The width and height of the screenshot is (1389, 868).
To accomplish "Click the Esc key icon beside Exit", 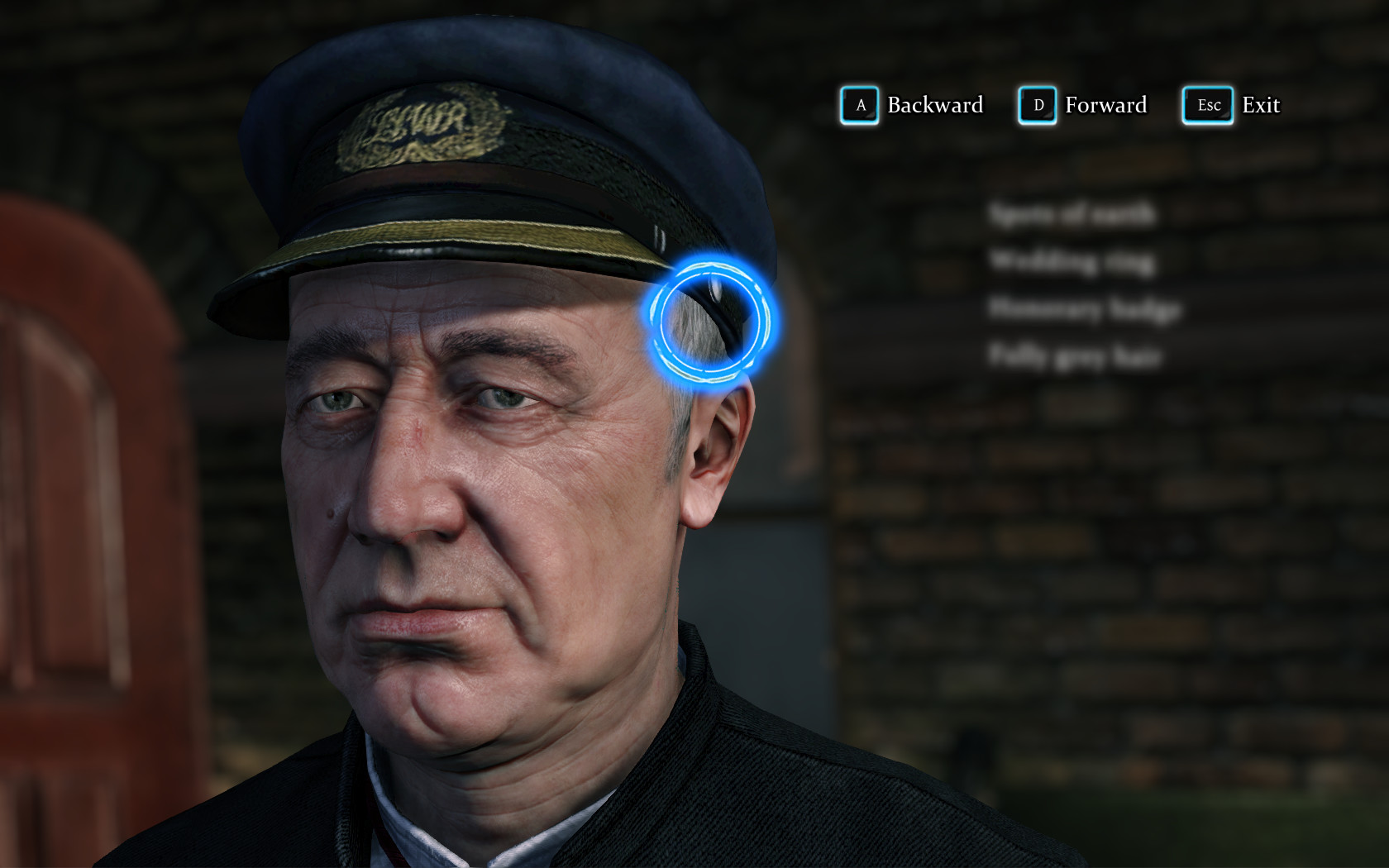I will tap(1206, 105).
